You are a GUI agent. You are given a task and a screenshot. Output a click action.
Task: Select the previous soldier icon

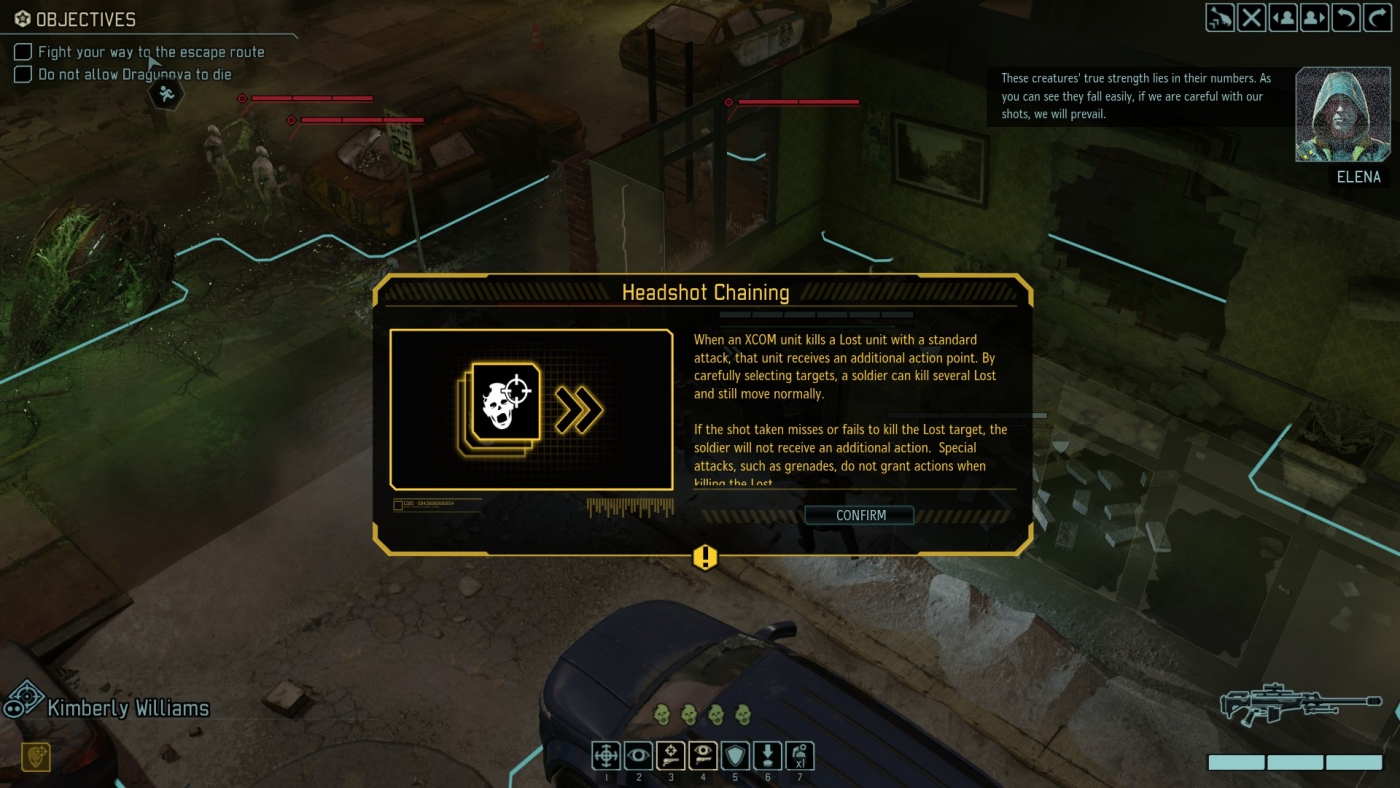point(1283,17)
